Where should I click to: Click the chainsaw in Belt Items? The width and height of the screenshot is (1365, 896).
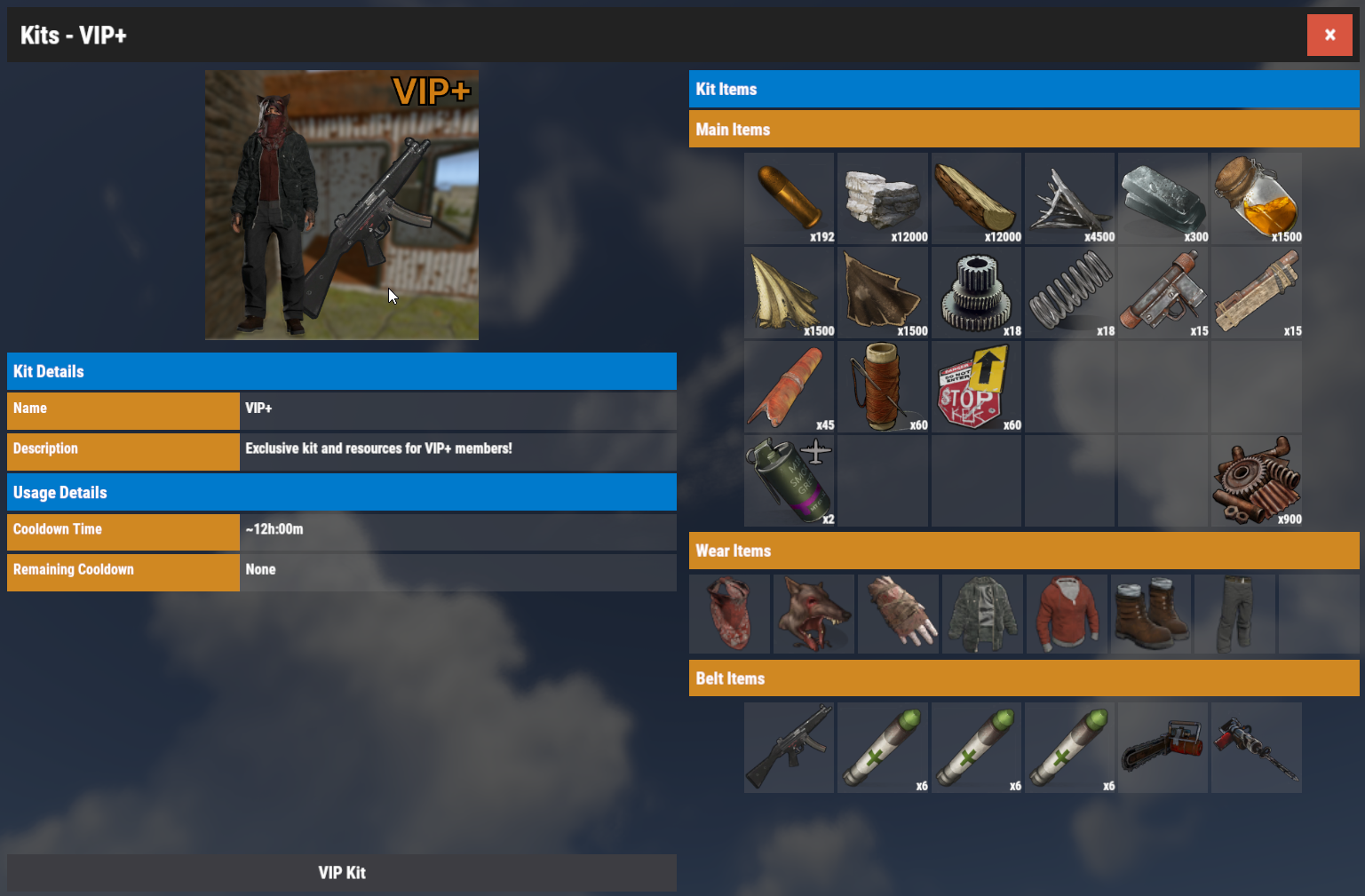[x=1163, y=747]
